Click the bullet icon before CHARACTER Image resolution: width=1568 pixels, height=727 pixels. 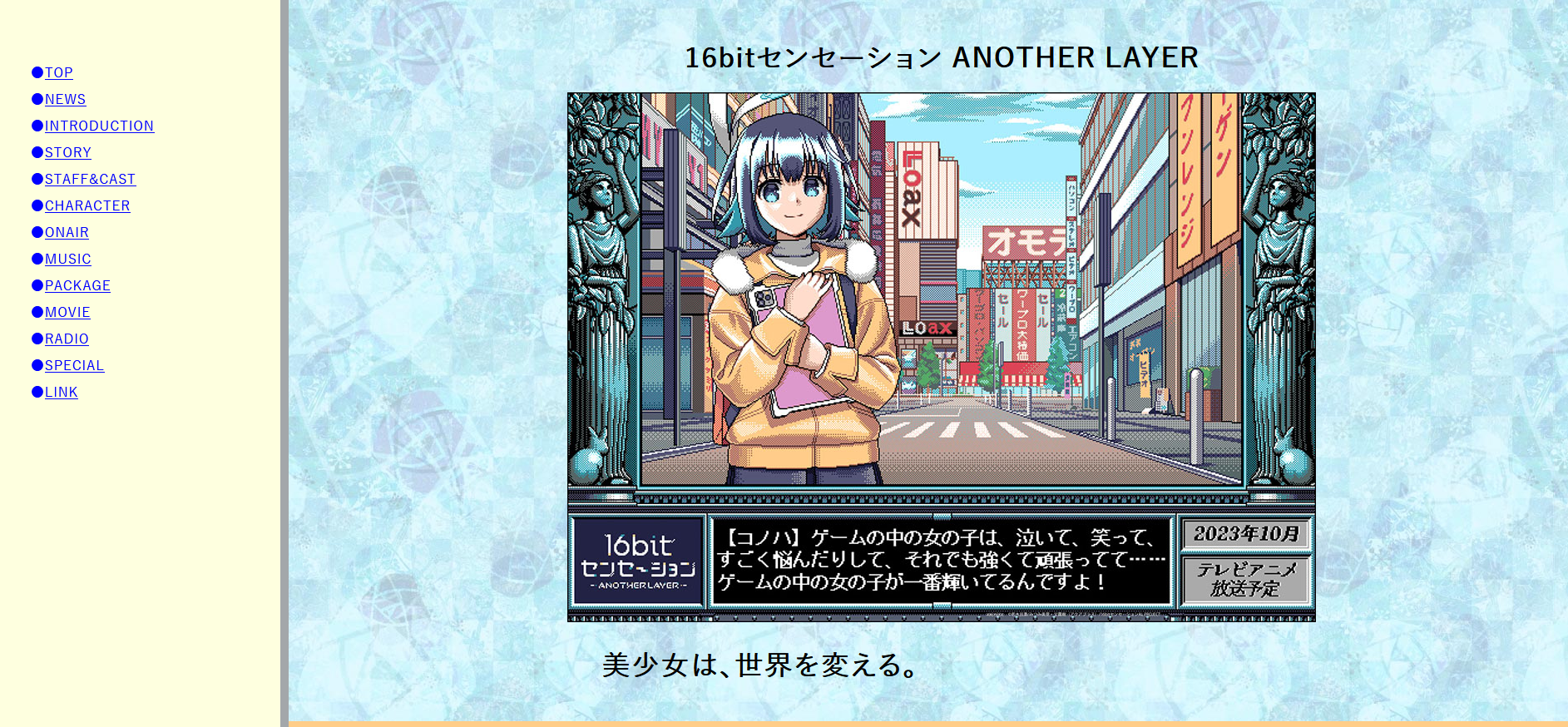[x=37, y=205]
